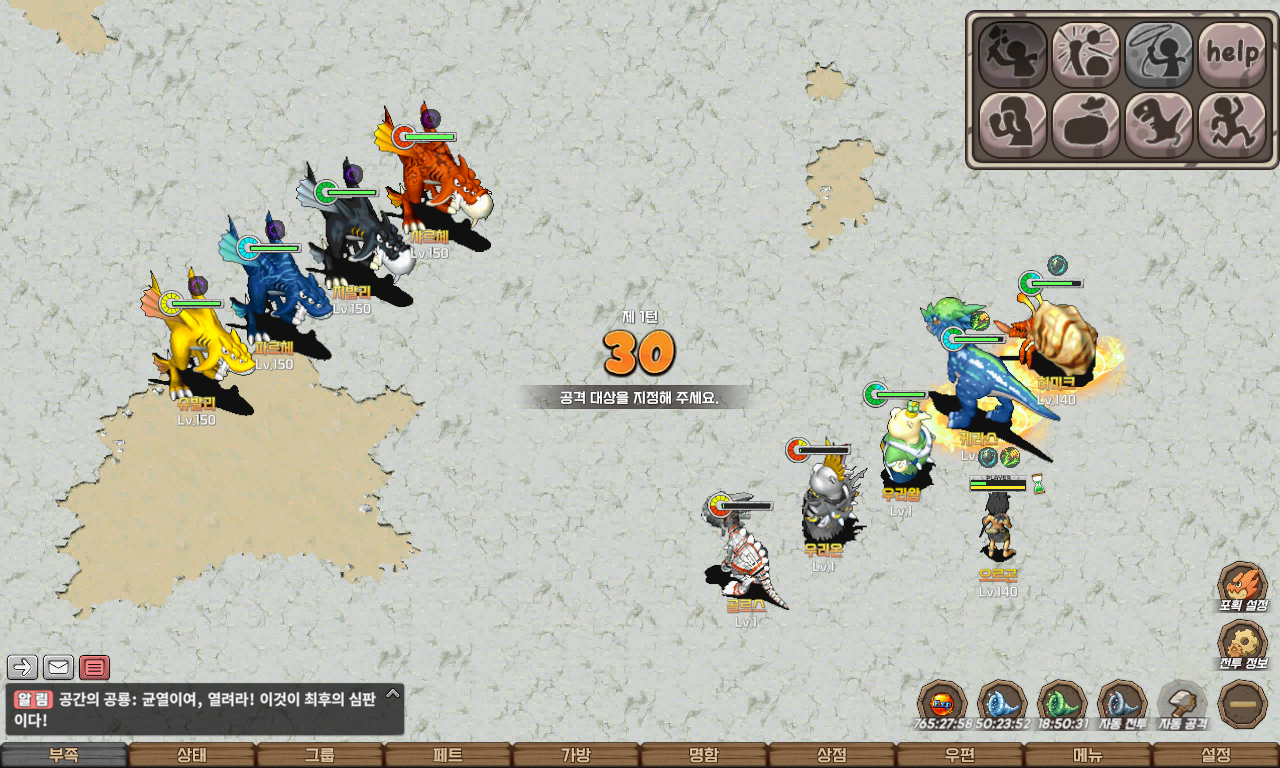The image size is (1280, 768).
Task: Activate the skill burst attack command
Action: point(1085,54)
